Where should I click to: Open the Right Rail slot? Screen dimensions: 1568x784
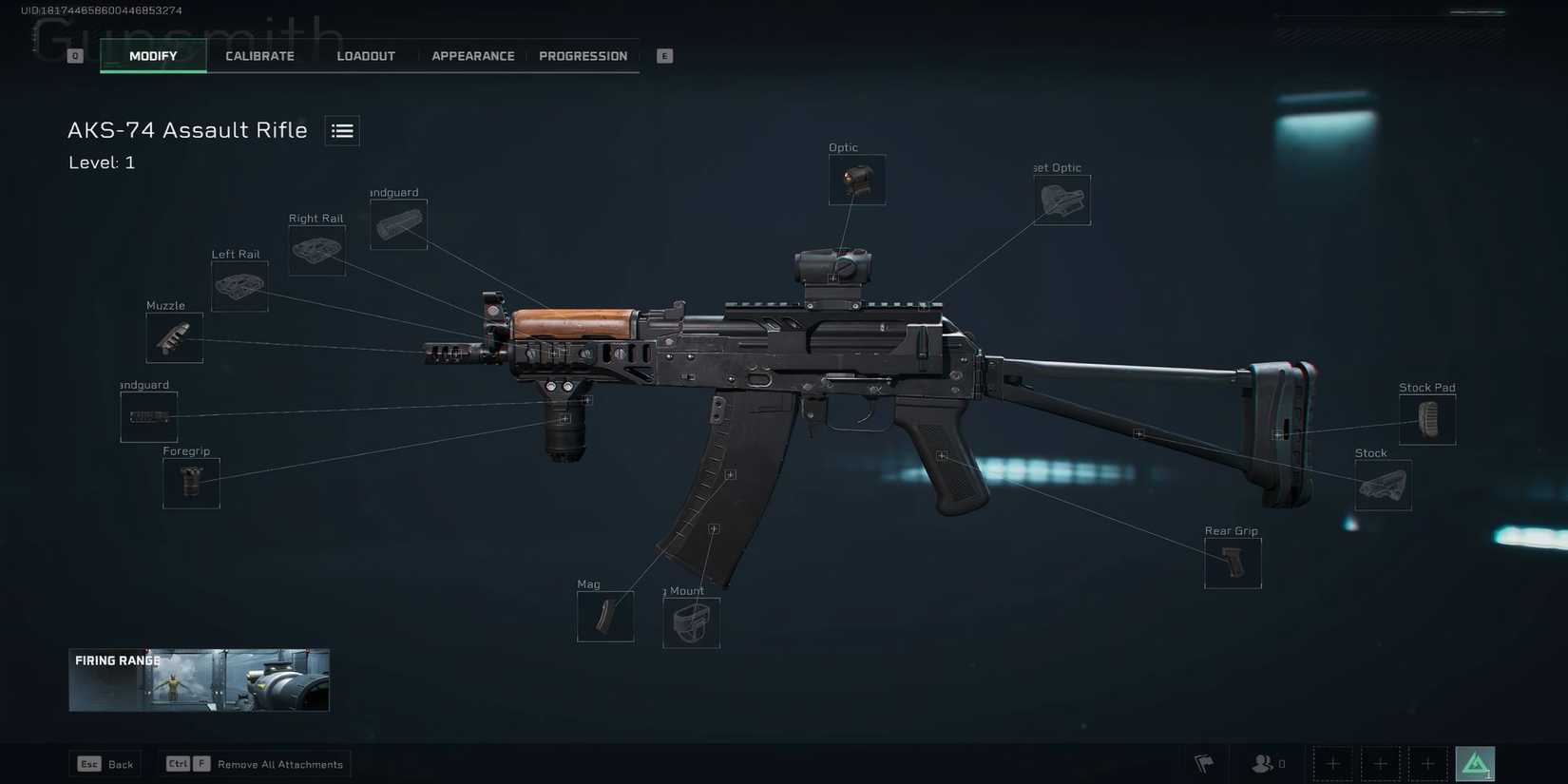coord(316,249)
